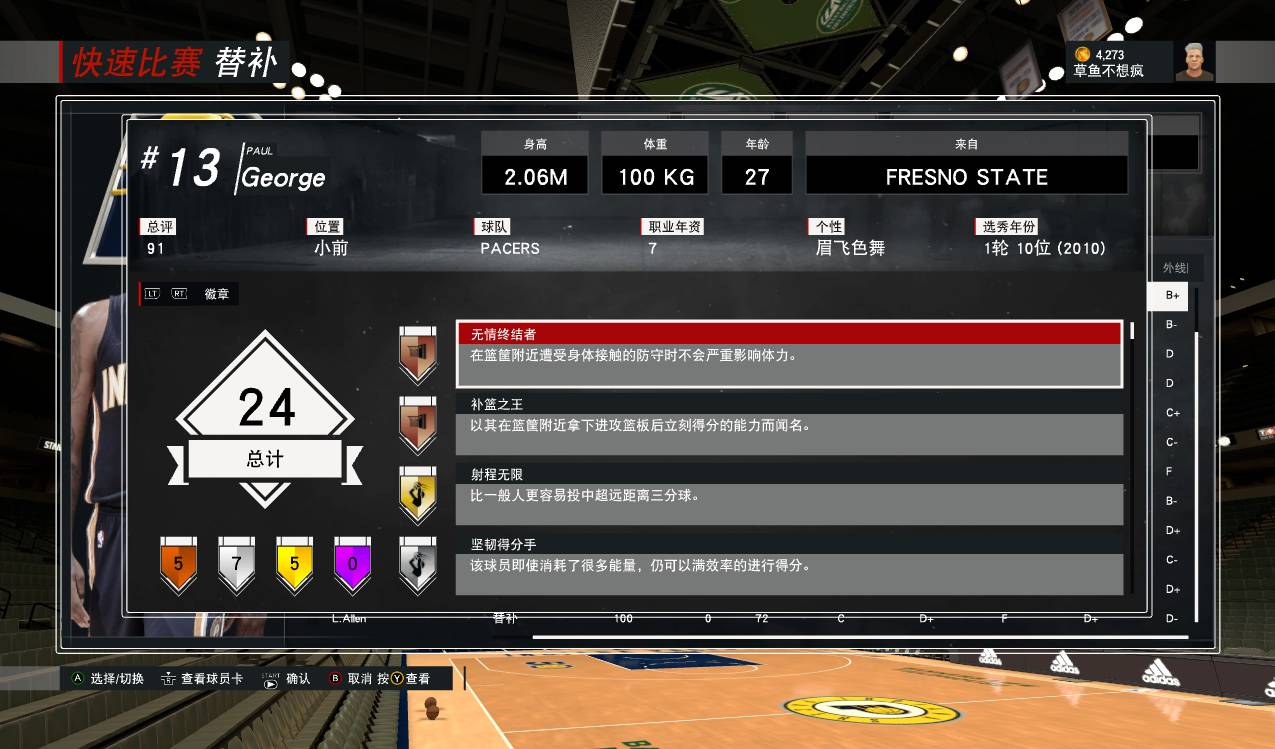Screen dimensions: 1275x749
Task: Click the purple hall-of-fame badge count icon
Action: [352, 564]
